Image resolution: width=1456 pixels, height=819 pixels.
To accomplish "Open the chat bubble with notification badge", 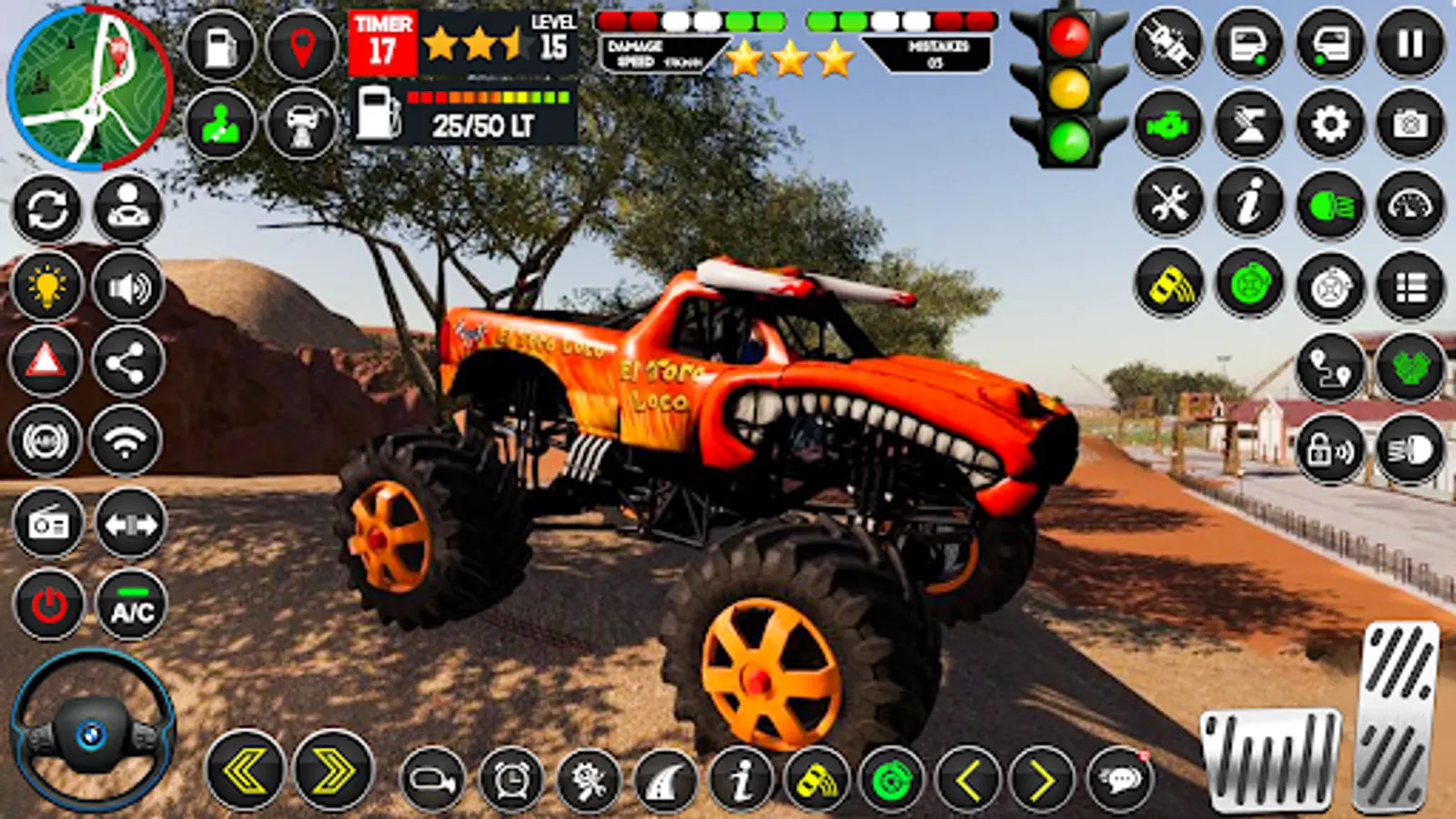I will [x=1121, y=778].
